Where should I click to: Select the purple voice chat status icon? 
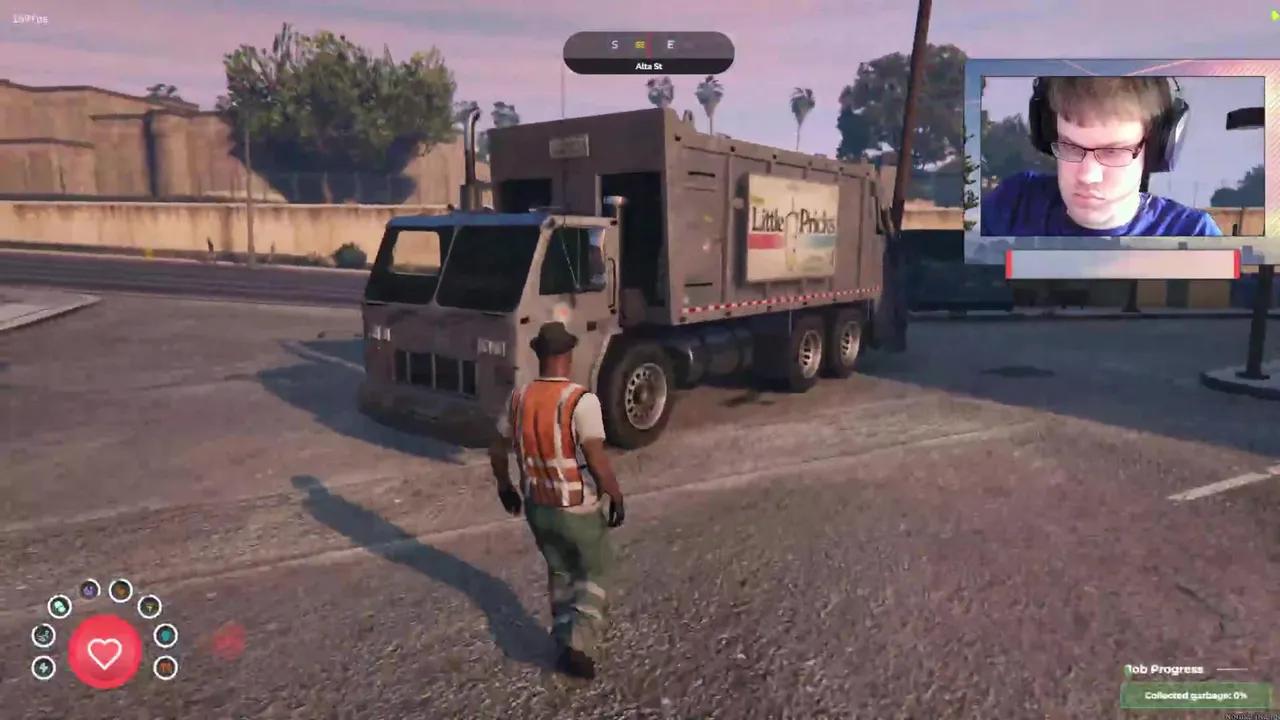tap(89, 590)
